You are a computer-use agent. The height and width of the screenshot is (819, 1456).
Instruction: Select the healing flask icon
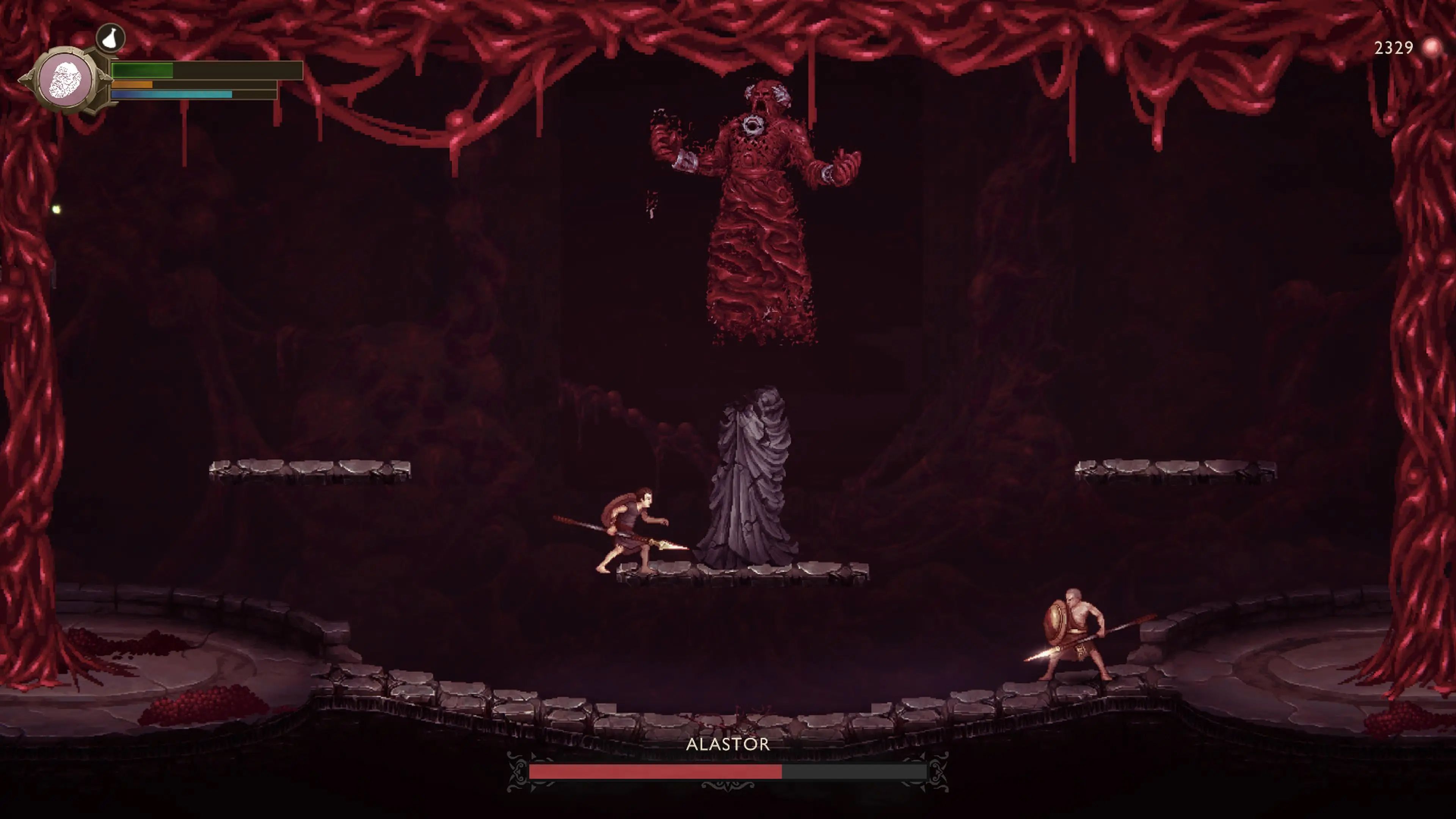[110, 38]
